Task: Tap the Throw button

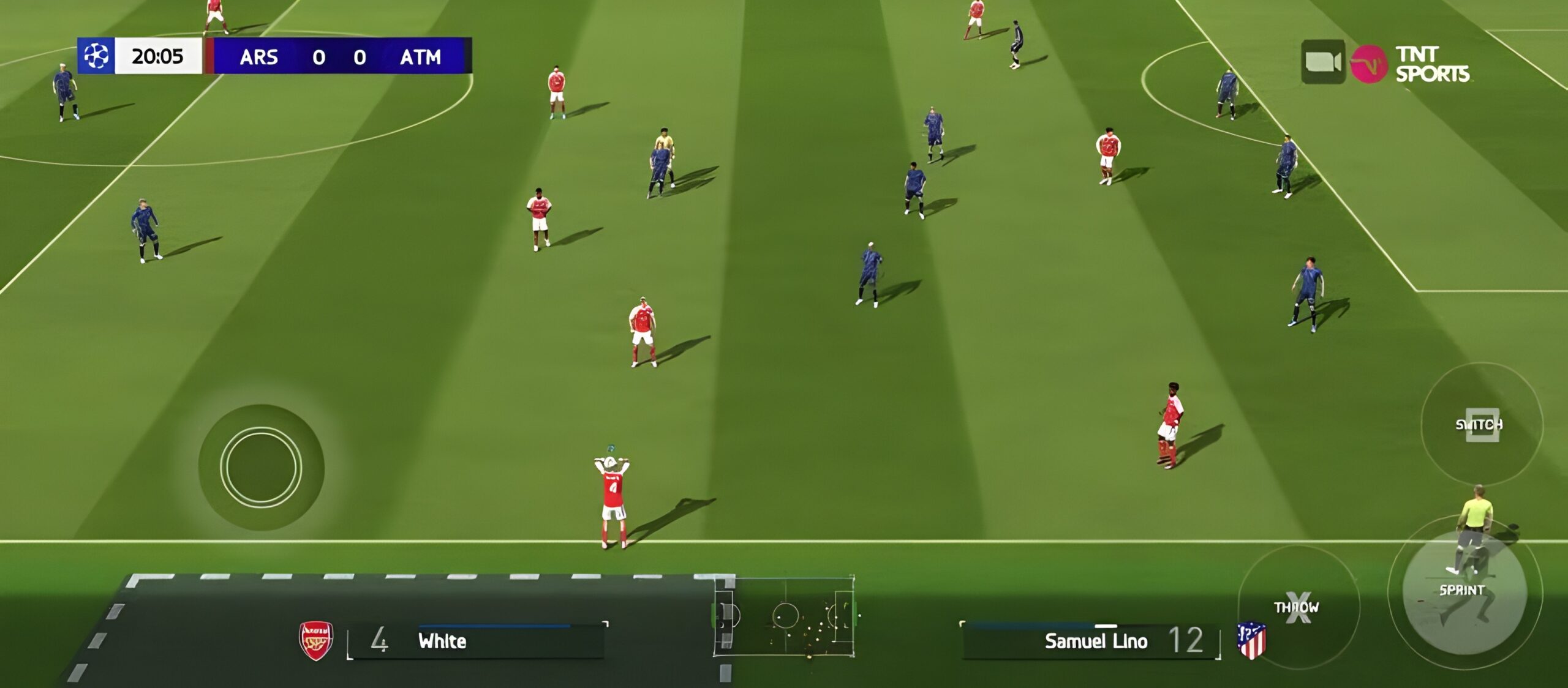Action: point(1297,607)
